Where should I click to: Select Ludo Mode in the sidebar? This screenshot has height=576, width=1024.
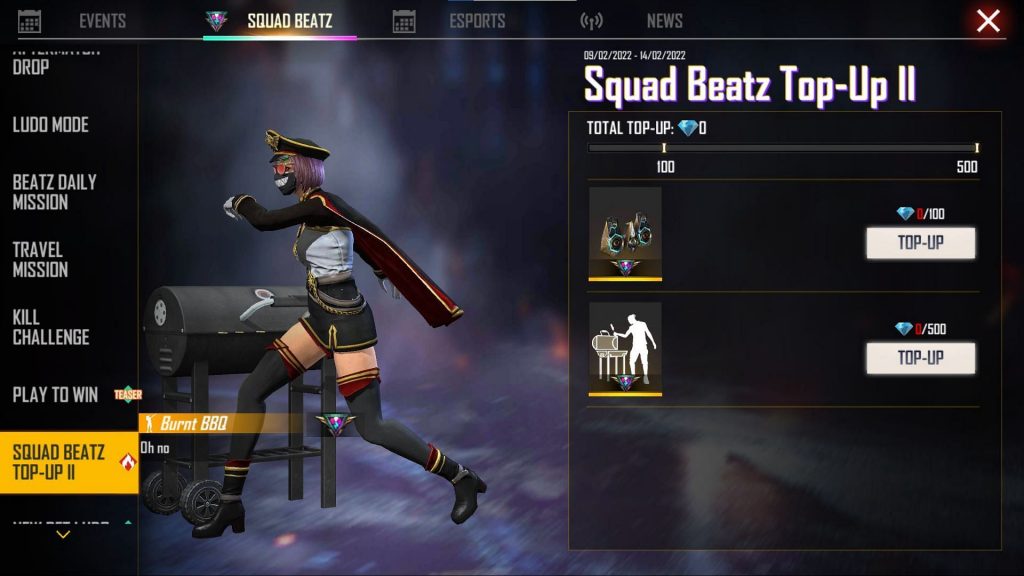pyautogui.click(x=51, y=125)
